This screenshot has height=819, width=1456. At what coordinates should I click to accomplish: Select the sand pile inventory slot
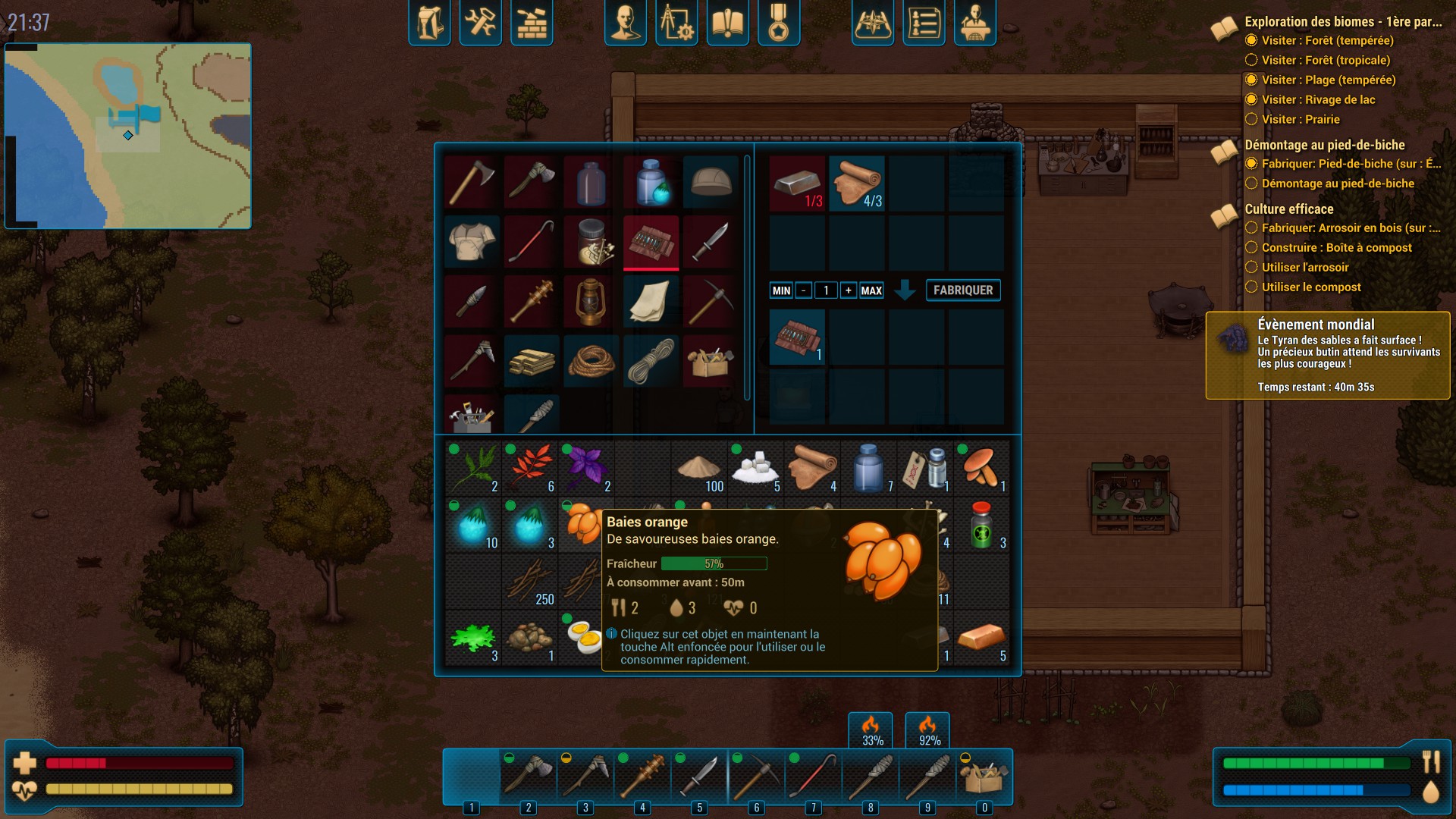(699, 467)
